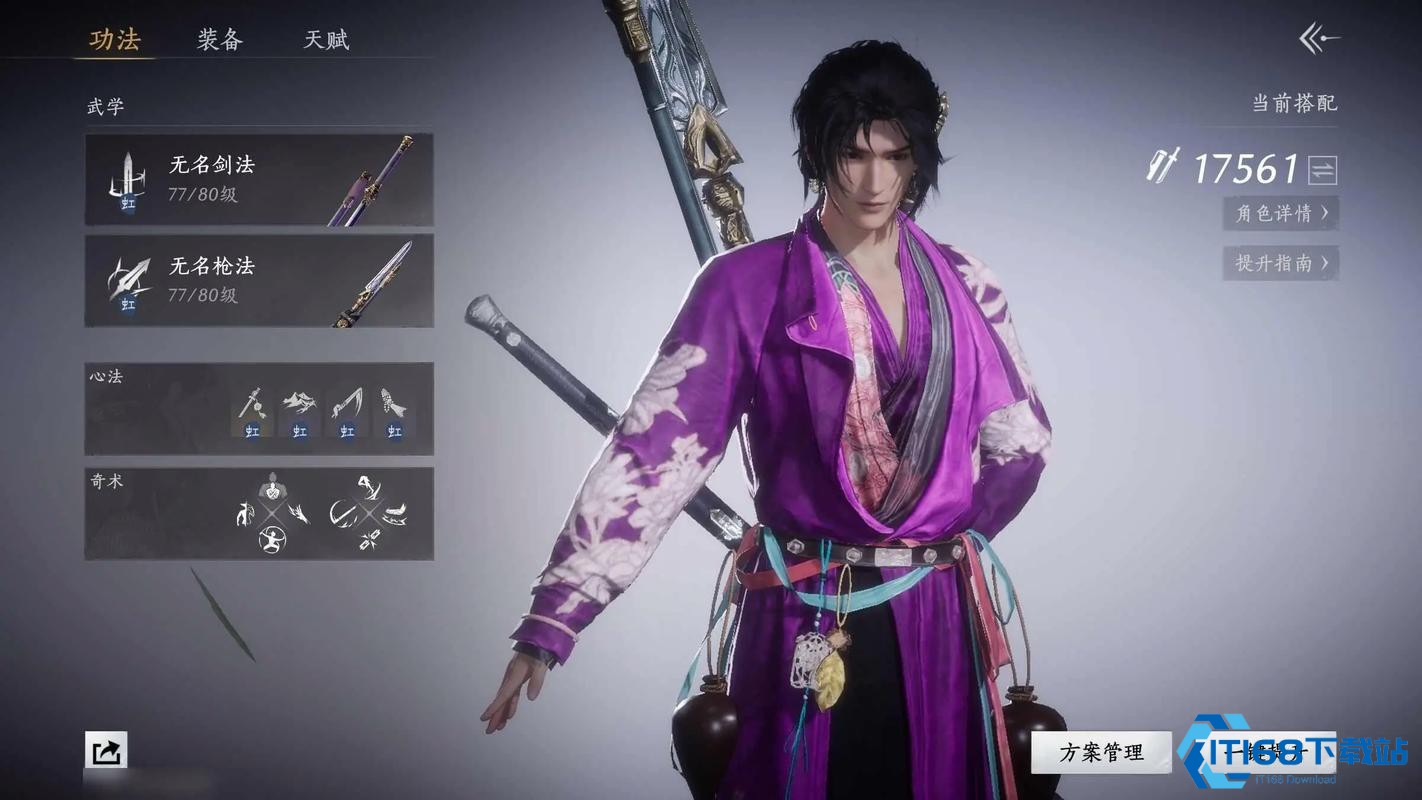The image size is (1422, 800).
Task: Open the hook-blade 心法 icon
Action: 347,400
